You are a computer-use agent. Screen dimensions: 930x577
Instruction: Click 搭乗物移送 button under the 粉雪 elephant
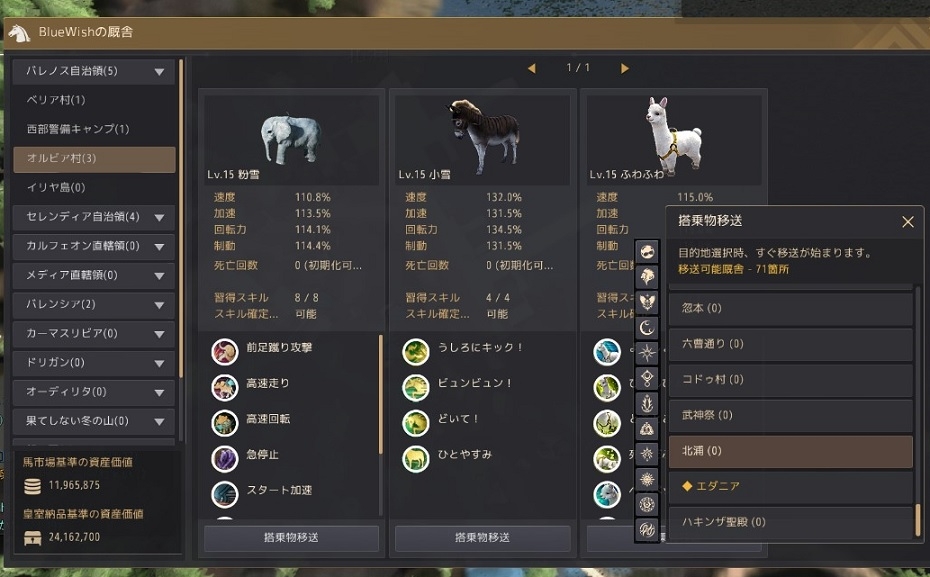[x=291, y=538]
